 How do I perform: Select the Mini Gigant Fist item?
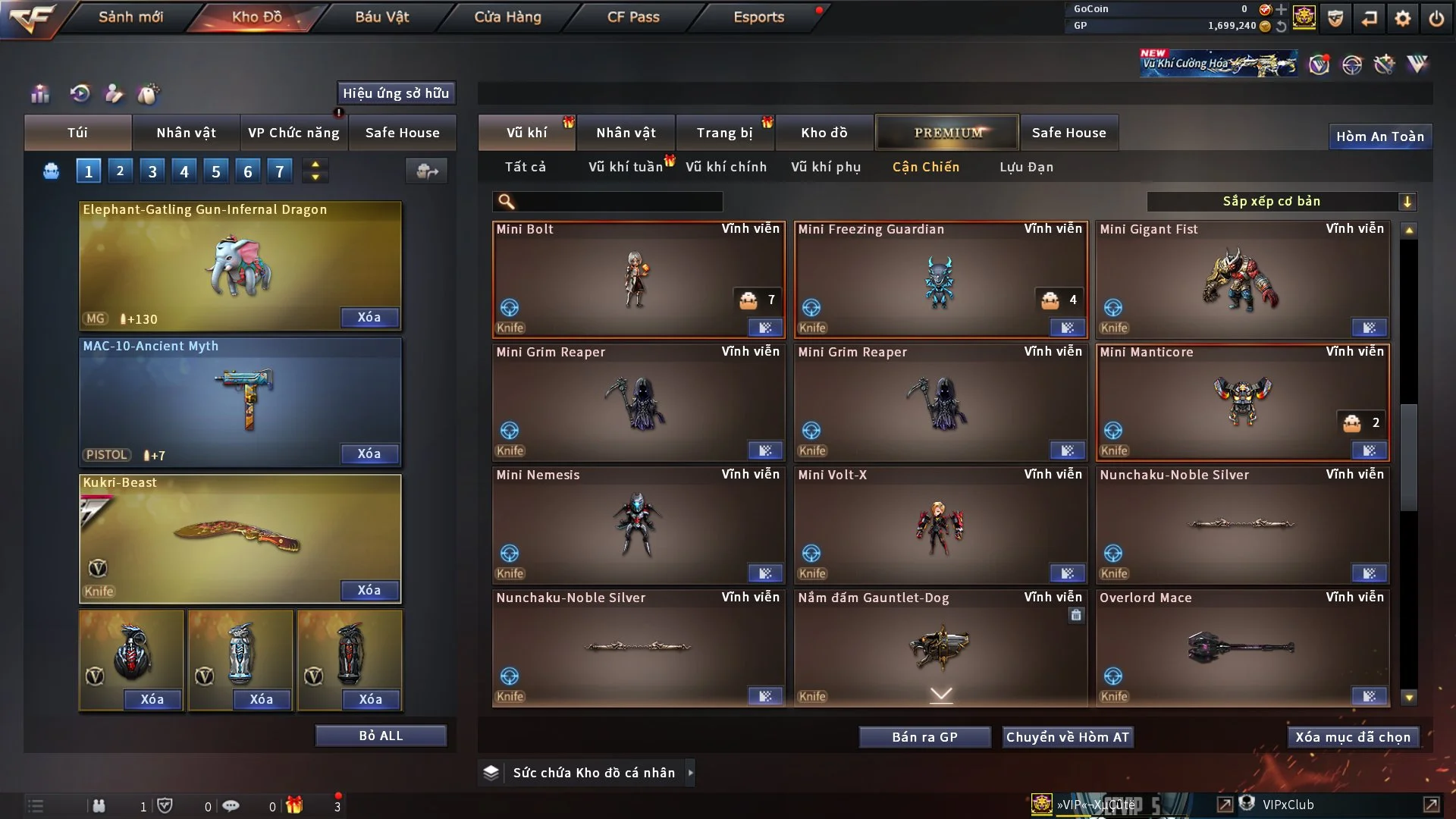(x=1242, y=281)
